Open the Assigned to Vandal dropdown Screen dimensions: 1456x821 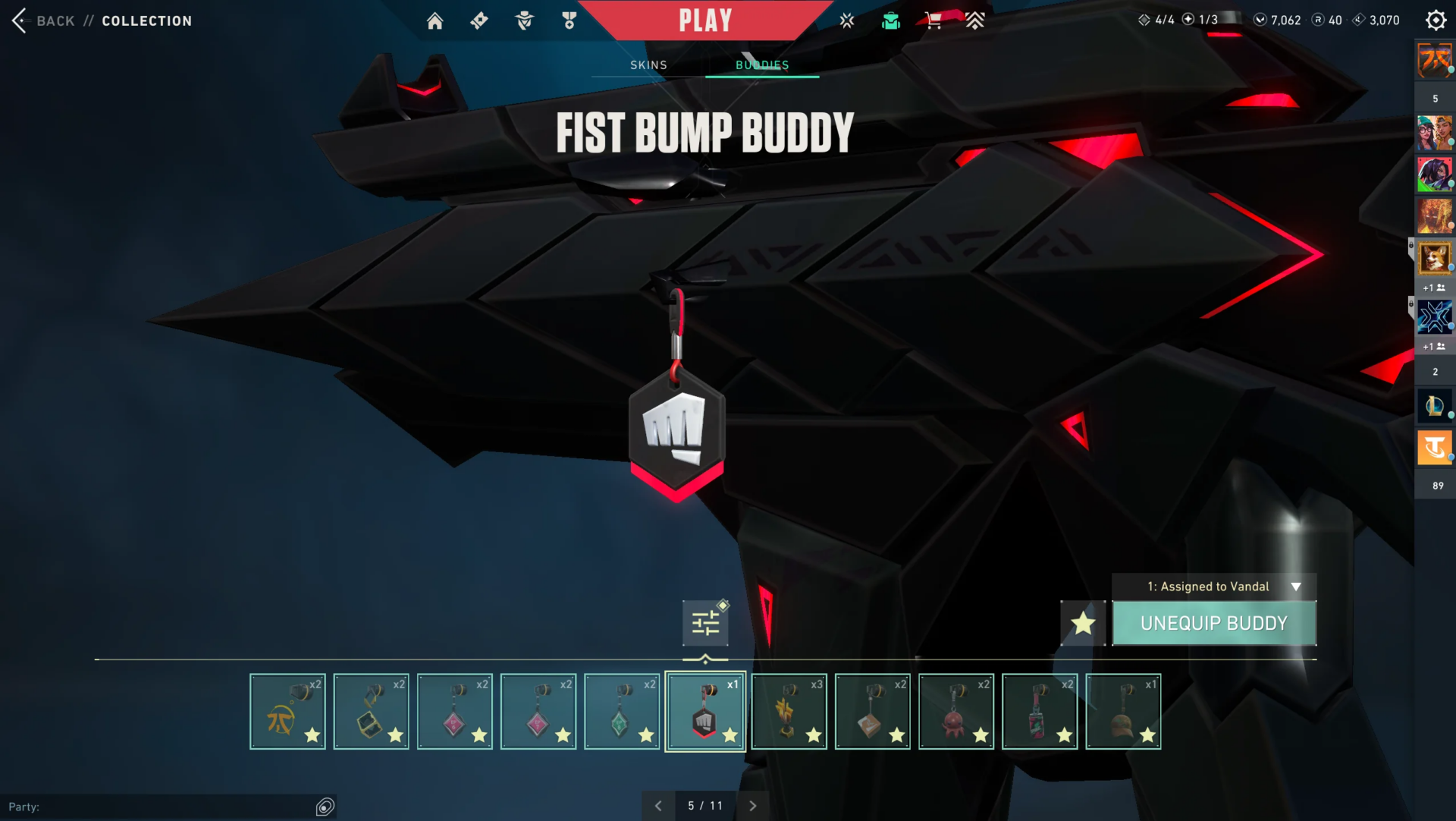point(1214,587)
